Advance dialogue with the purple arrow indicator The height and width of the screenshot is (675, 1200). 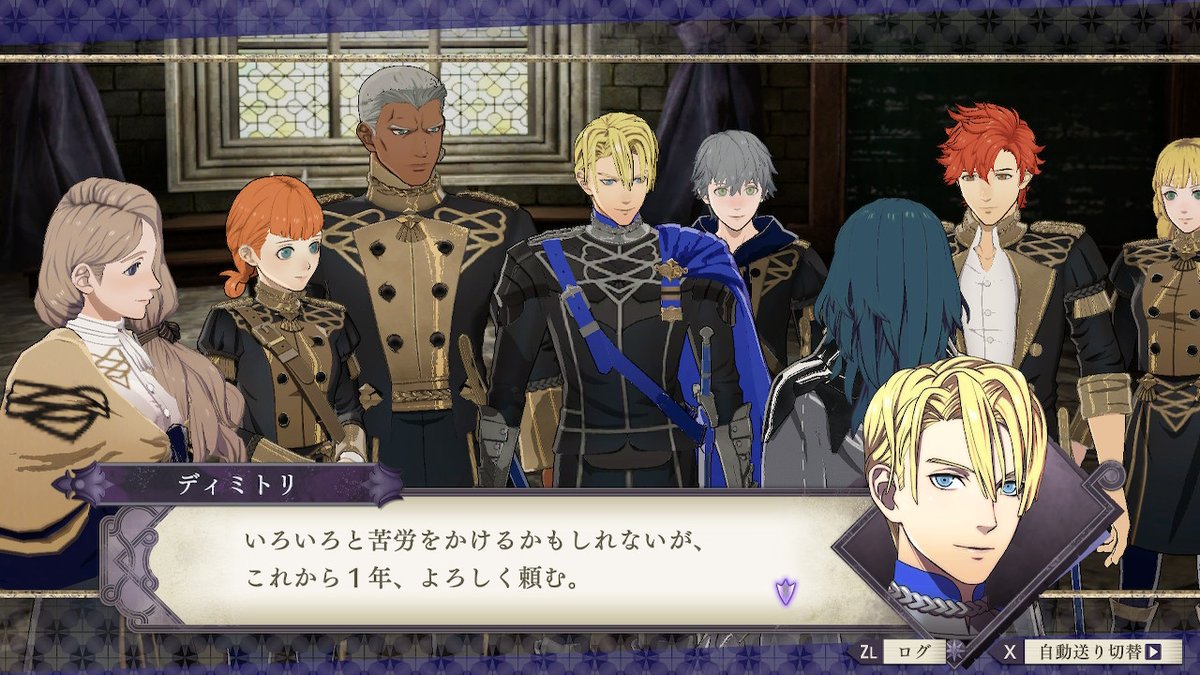point(785,591)
